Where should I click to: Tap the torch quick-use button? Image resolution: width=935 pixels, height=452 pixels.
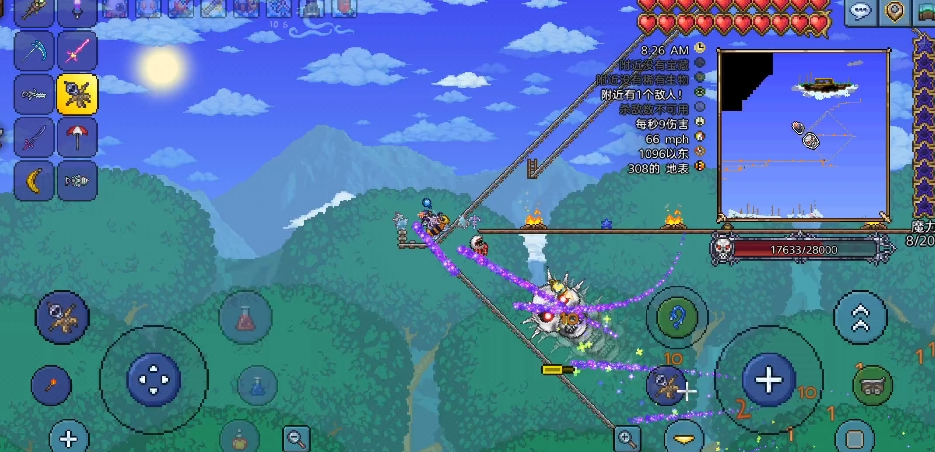point(50,385)
